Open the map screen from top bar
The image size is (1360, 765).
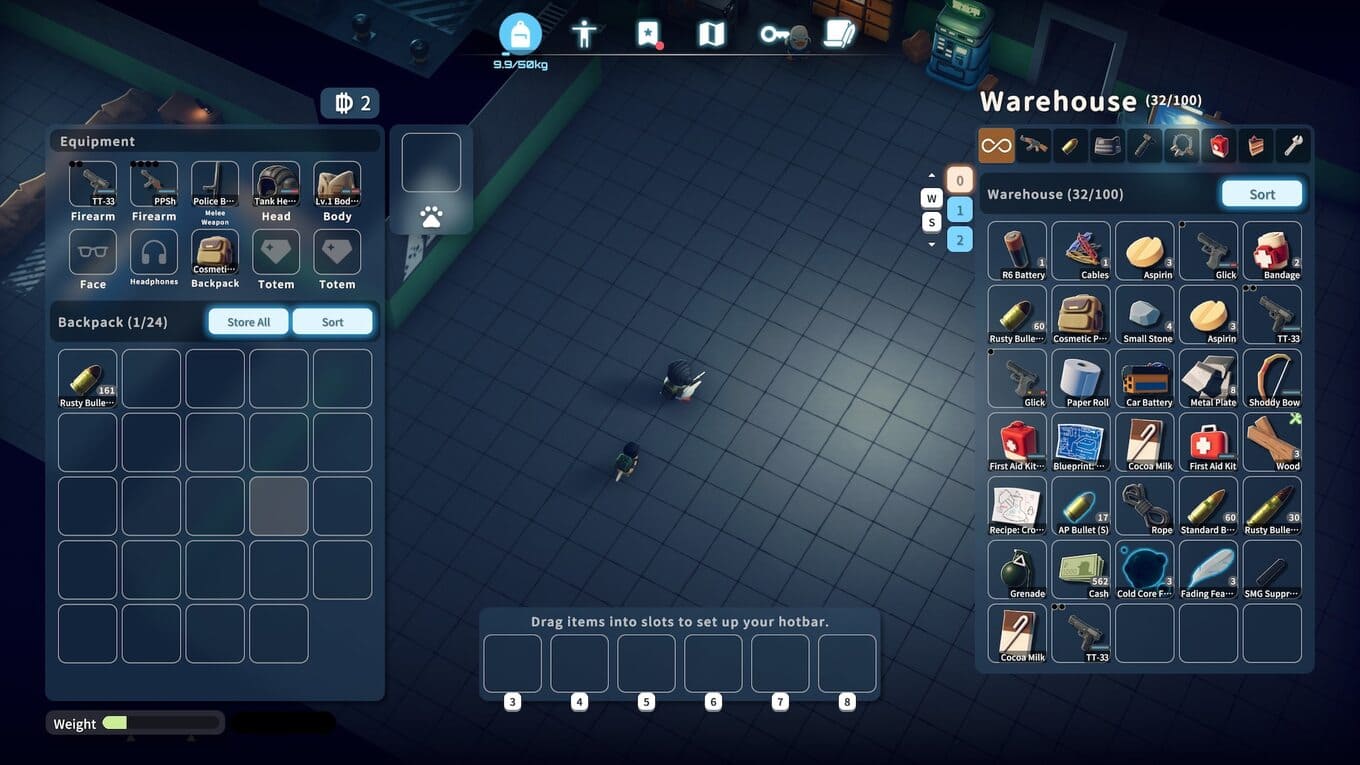click(x=710, y=35)
